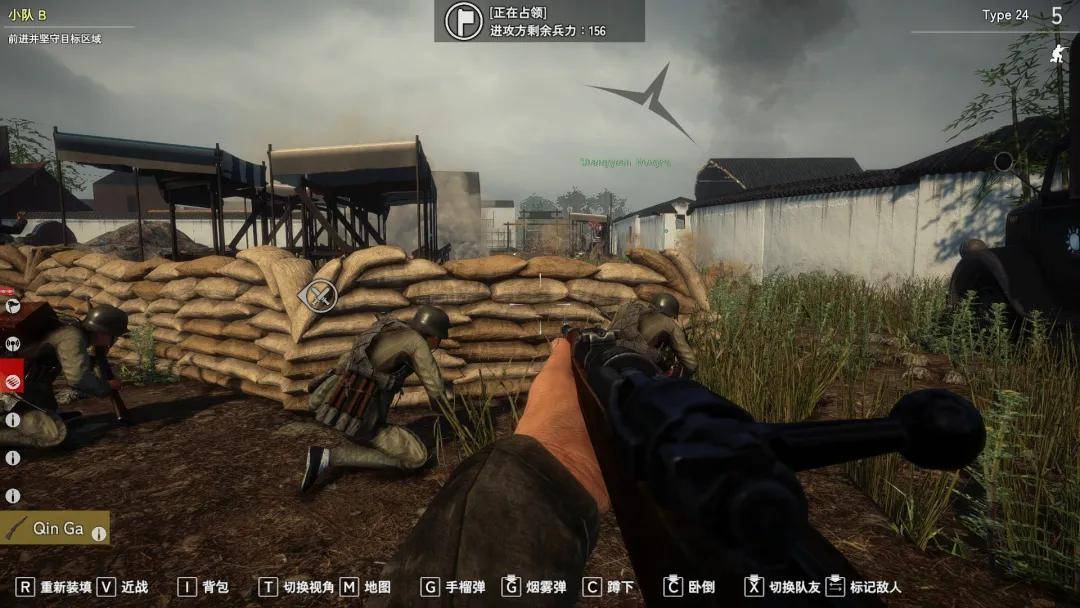Select the Qin Ga squad member entry

pyautogui.click(x=56, y=528)
